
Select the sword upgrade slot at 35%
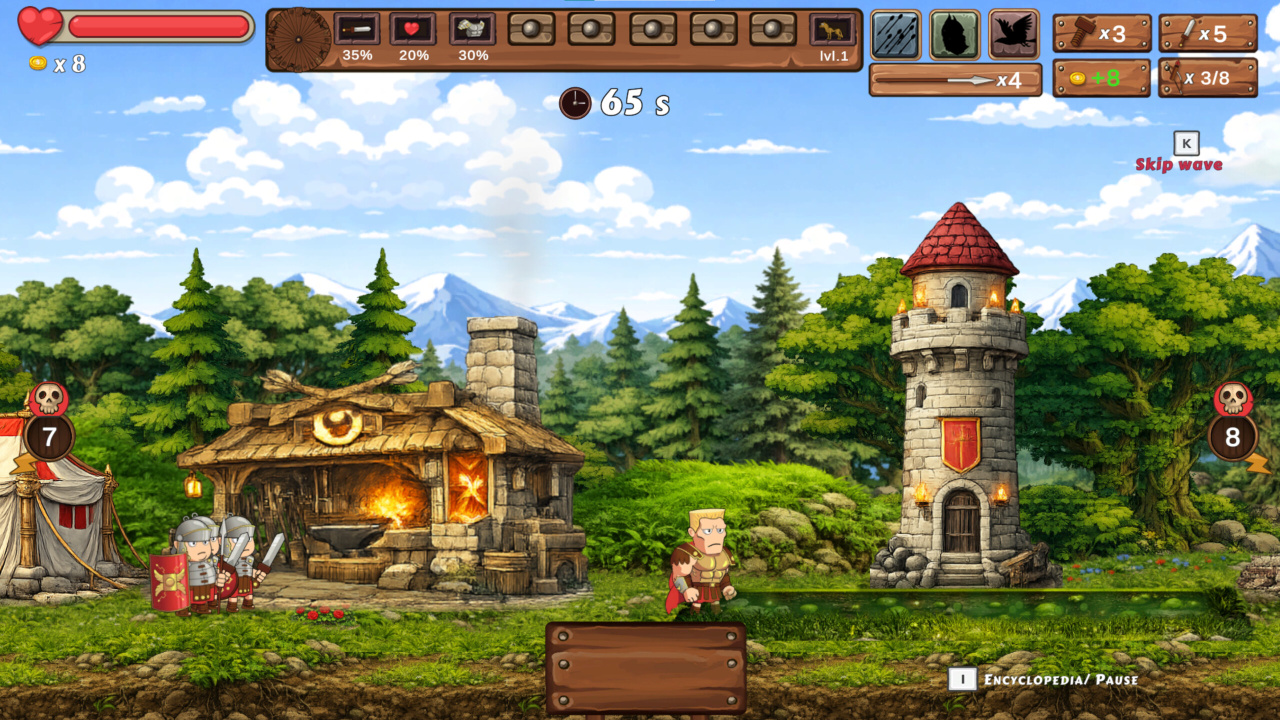[x=357, y=29]
